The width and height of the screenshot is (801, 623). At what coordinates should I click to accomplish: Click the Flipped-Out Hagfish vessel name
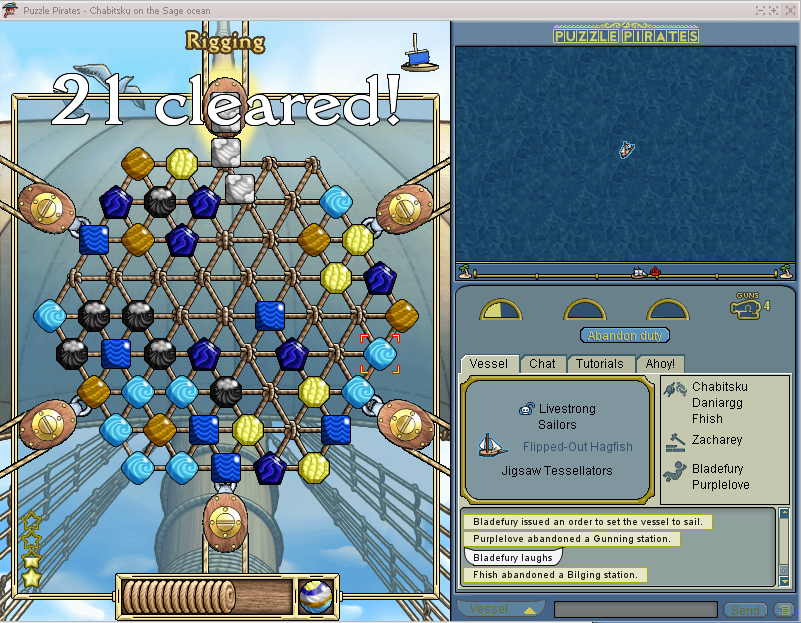(577, 447)
